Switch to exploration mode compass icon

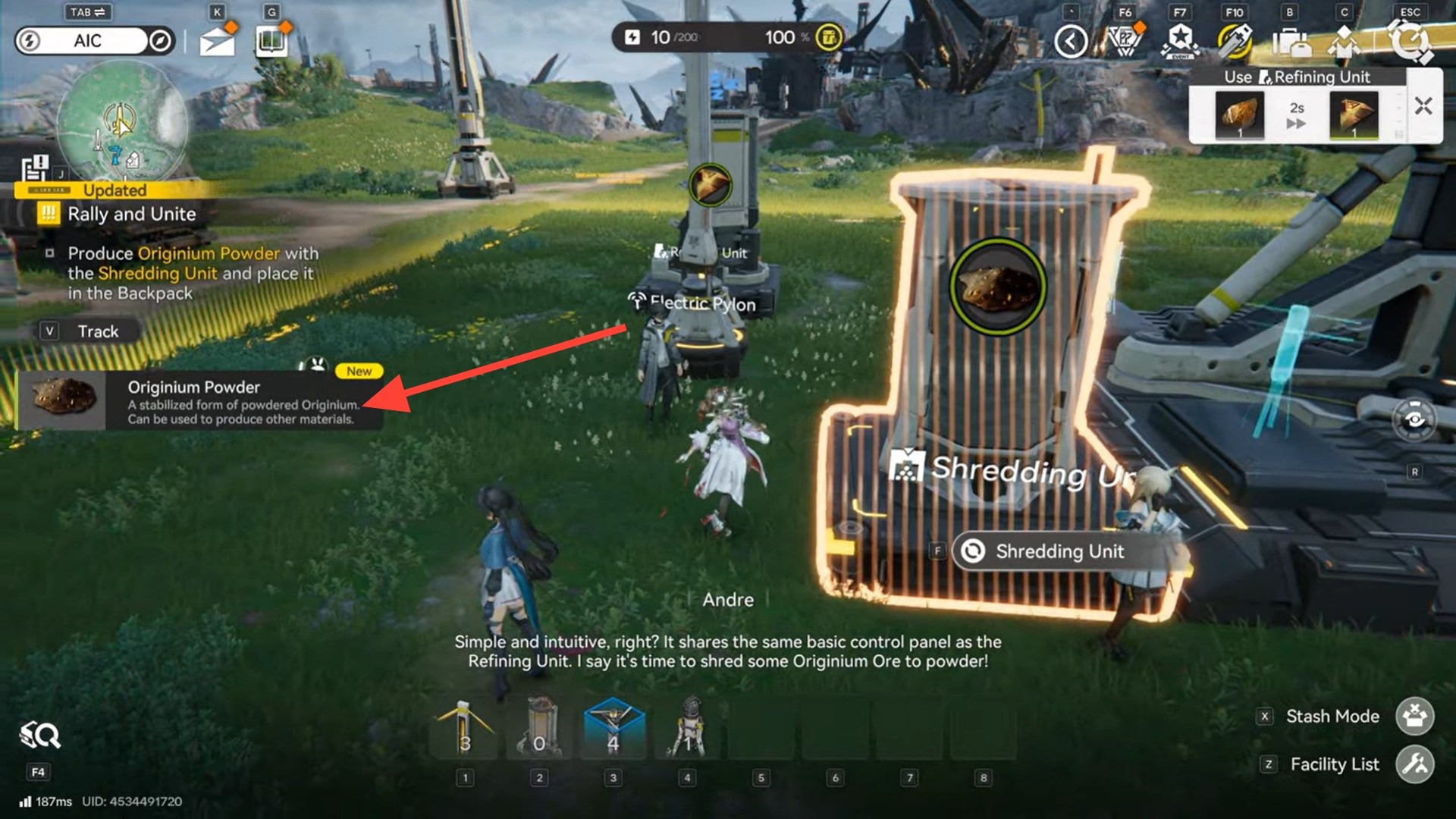point(160,41)
